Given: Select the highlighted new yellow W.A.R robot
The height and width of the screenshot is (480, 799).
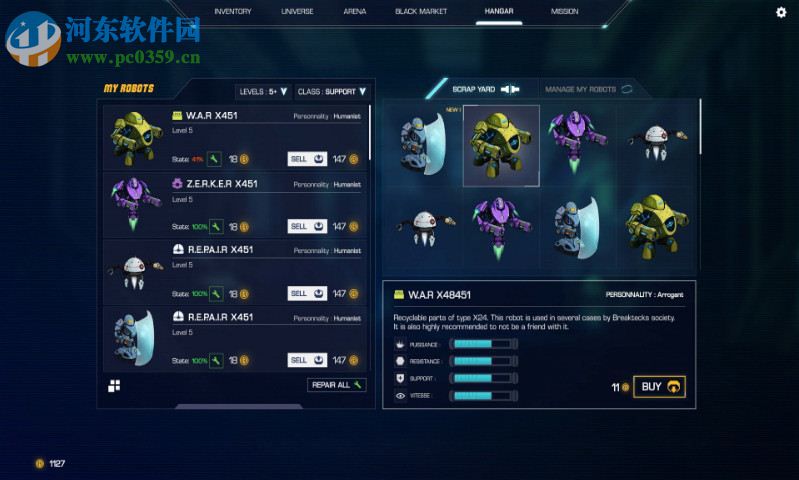Looking at the screenshot, I should pos(501,145).
